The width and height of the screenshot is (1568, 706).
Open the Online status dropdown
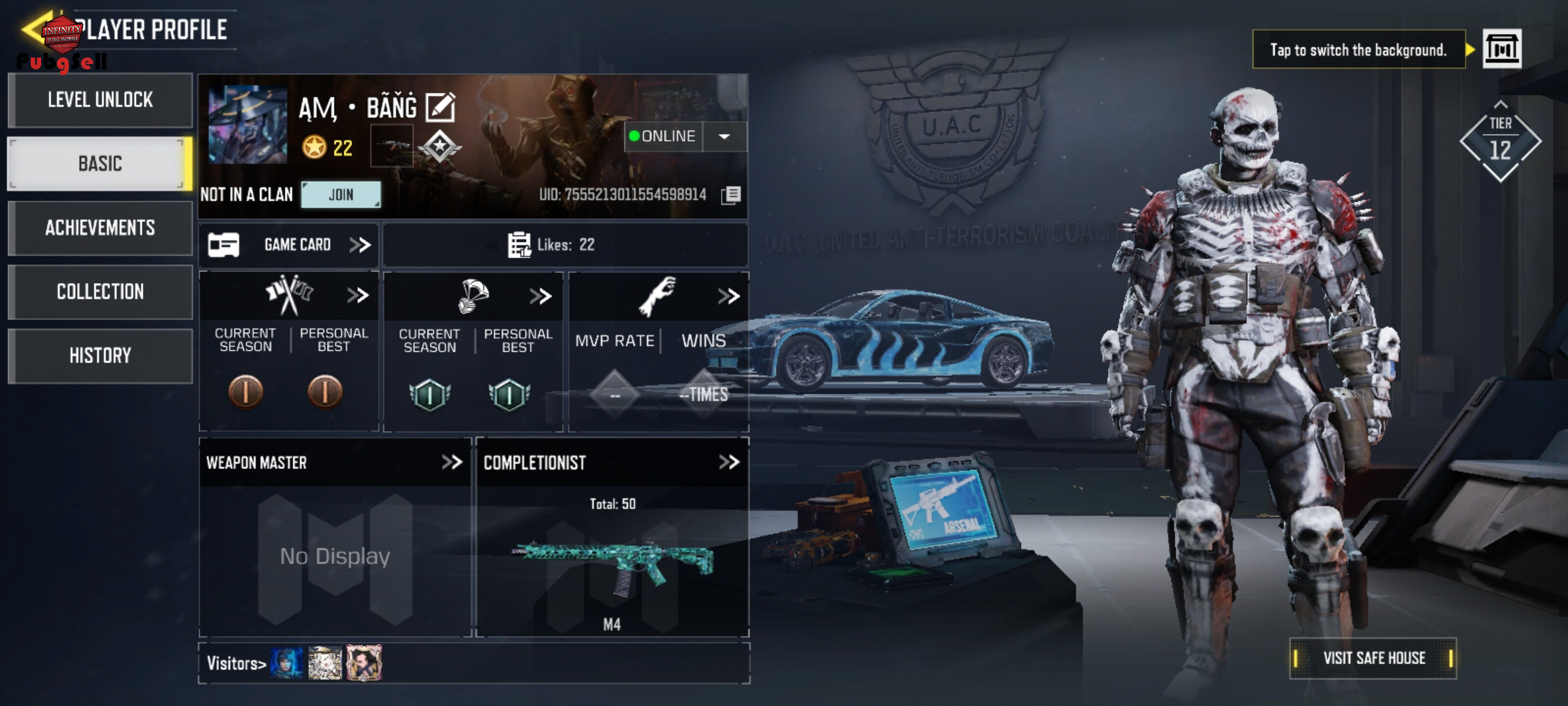[x=724, y=137]
